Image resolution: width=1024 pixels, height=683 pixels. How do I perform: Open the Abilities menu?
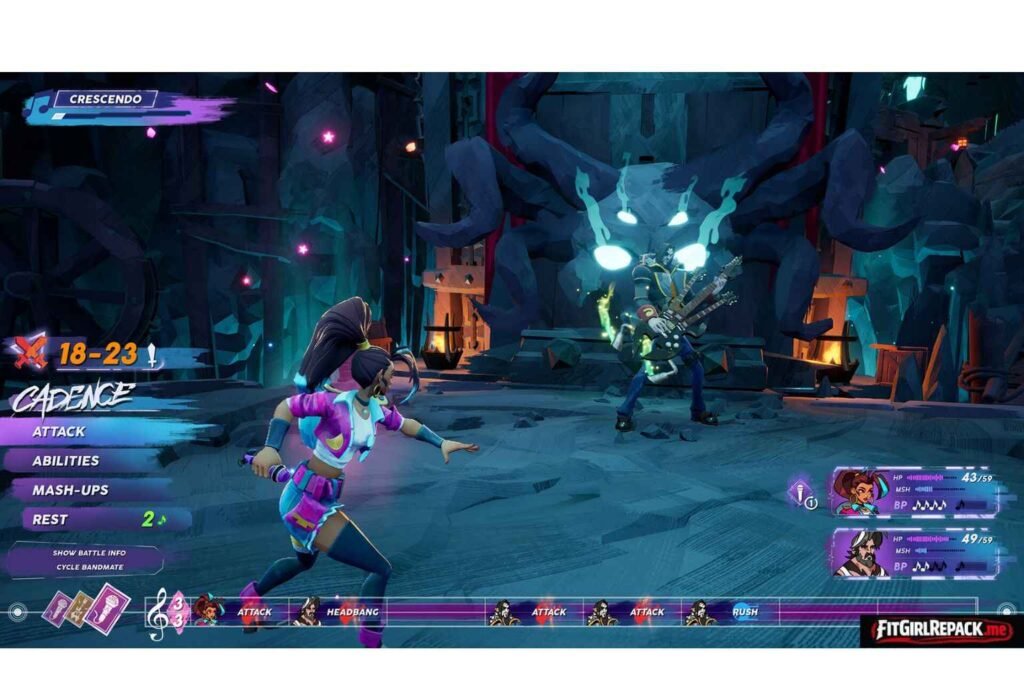pyautogui.click(x=66, y=461)
